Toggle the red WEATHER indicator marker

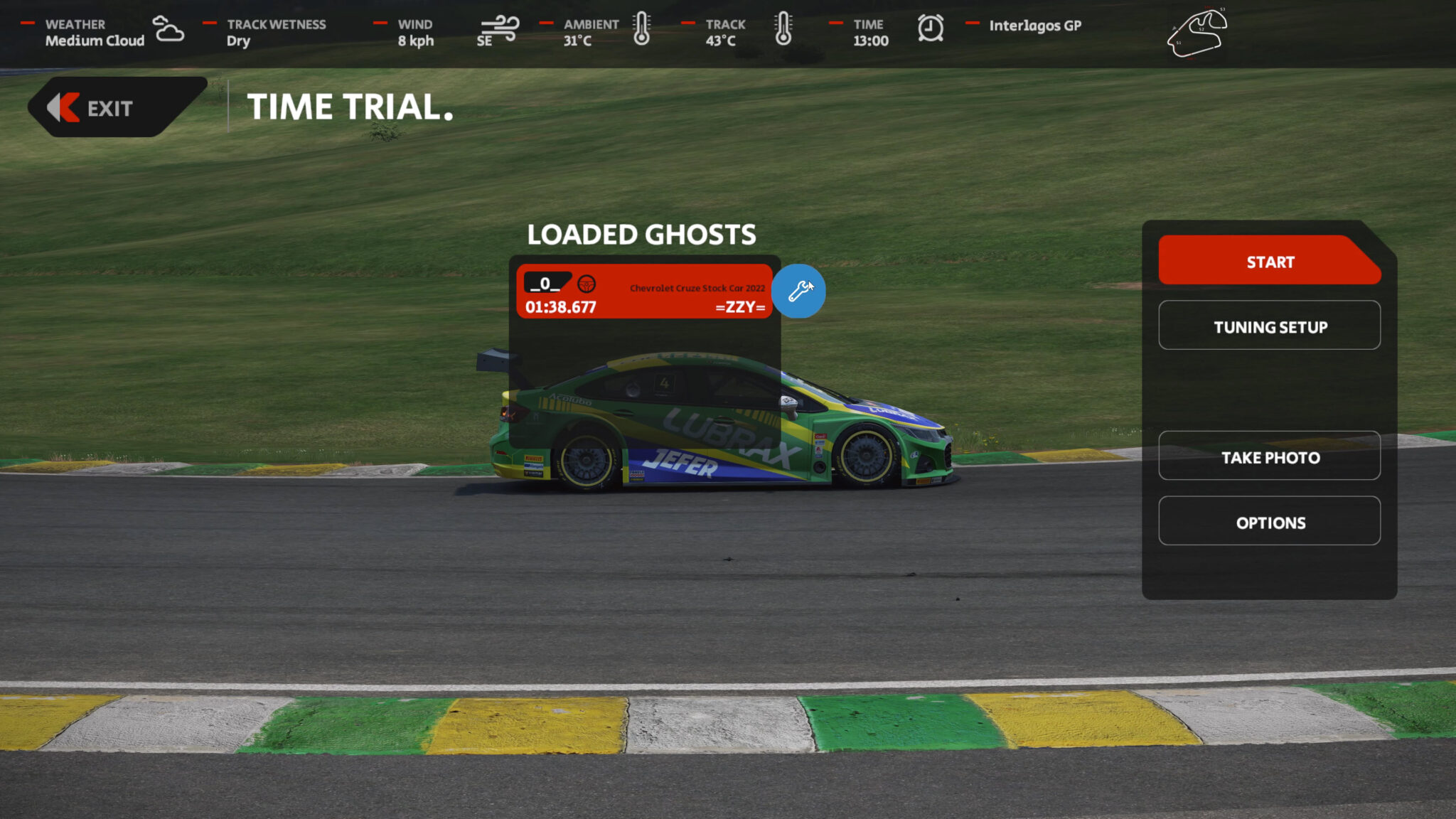pos(28,22)
